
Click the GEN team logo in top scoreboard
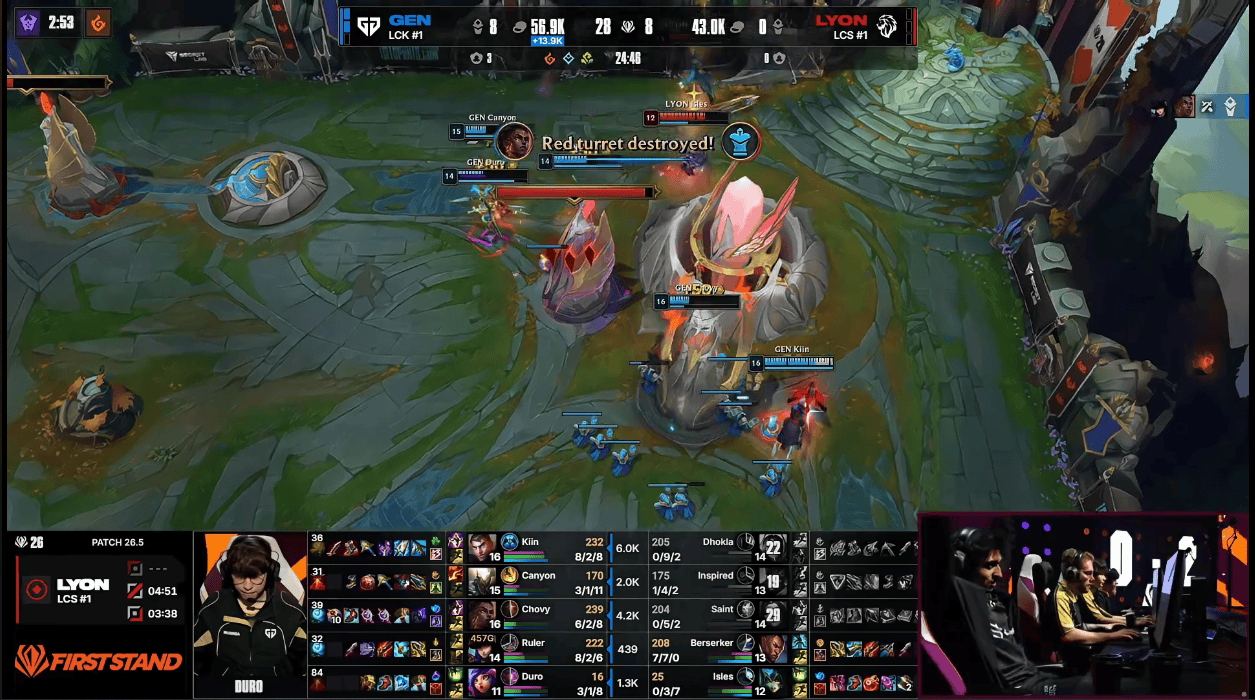[367, 27]
